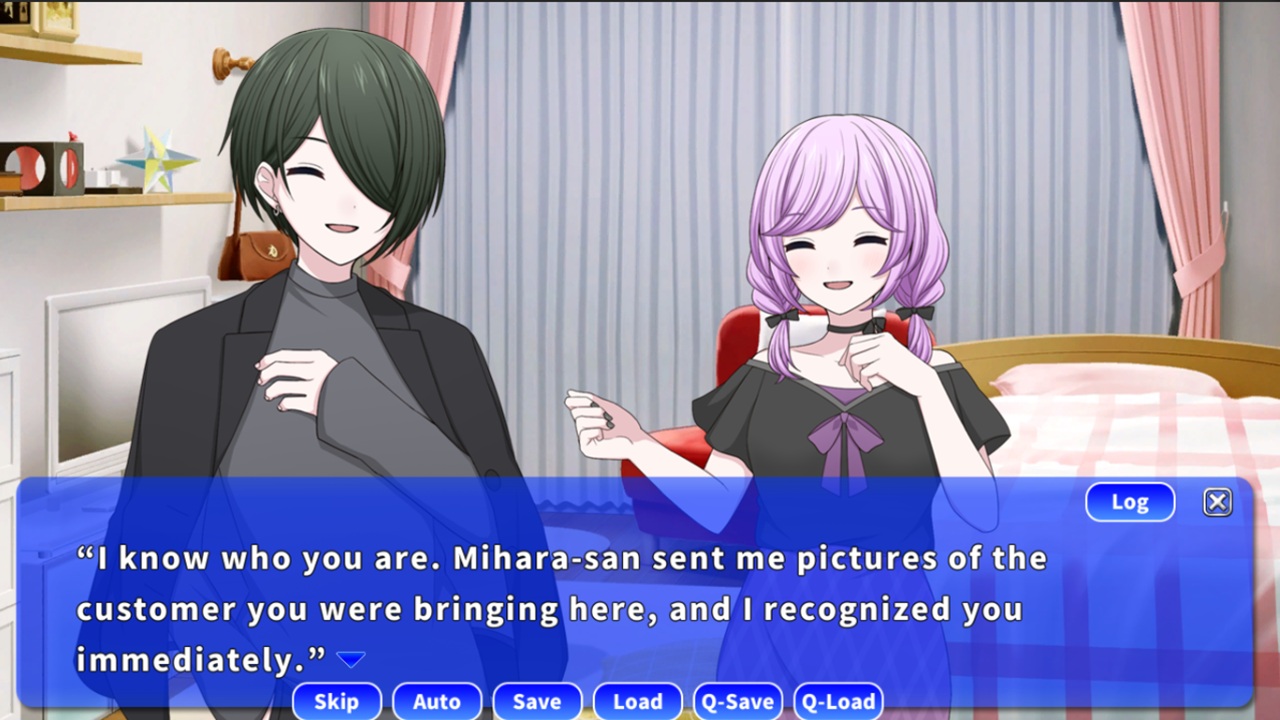Select the Skip button in the quick menu
Screen dimensions: 1280x720
337,701
